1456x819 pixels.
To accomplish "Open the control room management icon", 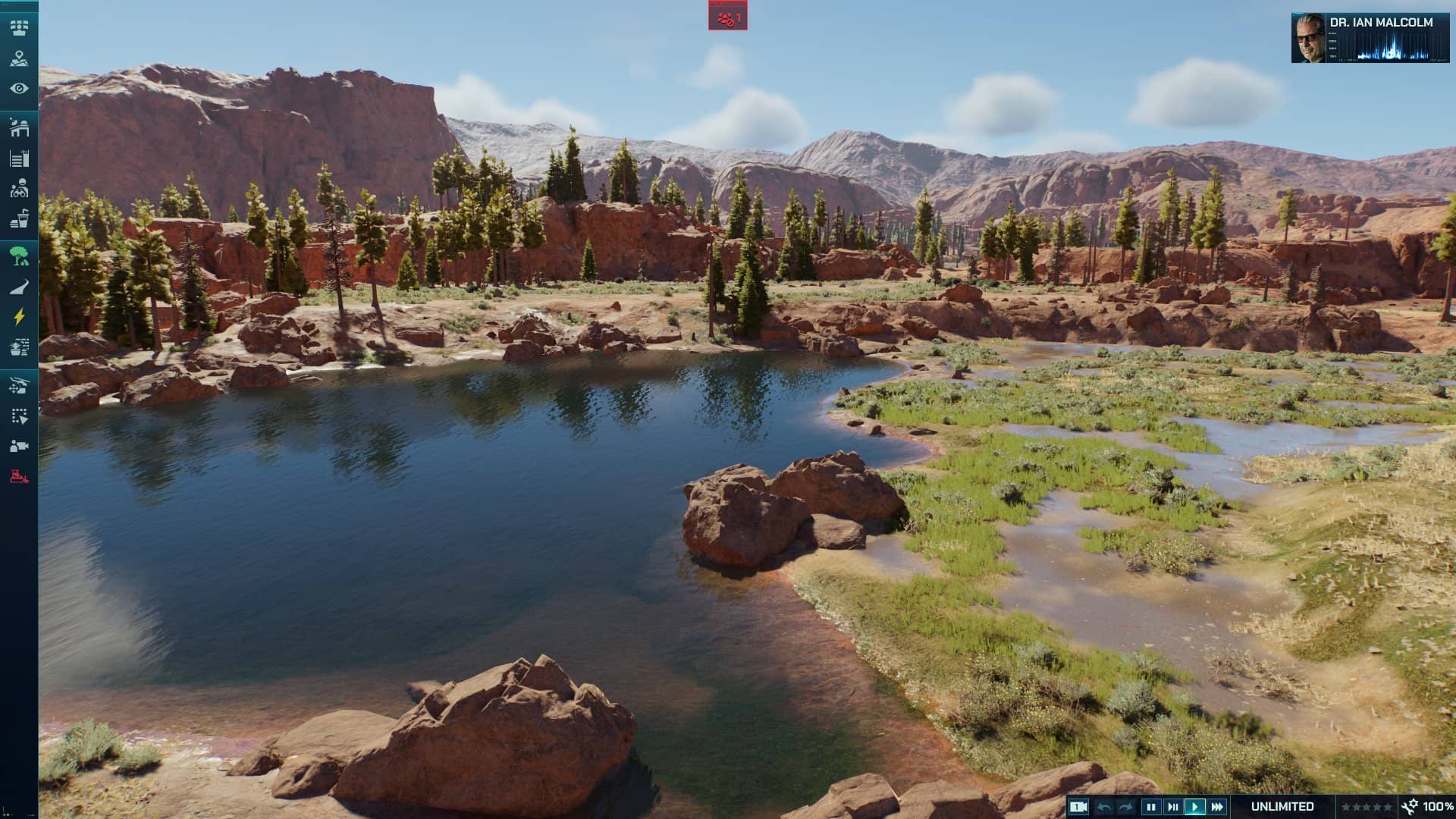I will (19, 28).
